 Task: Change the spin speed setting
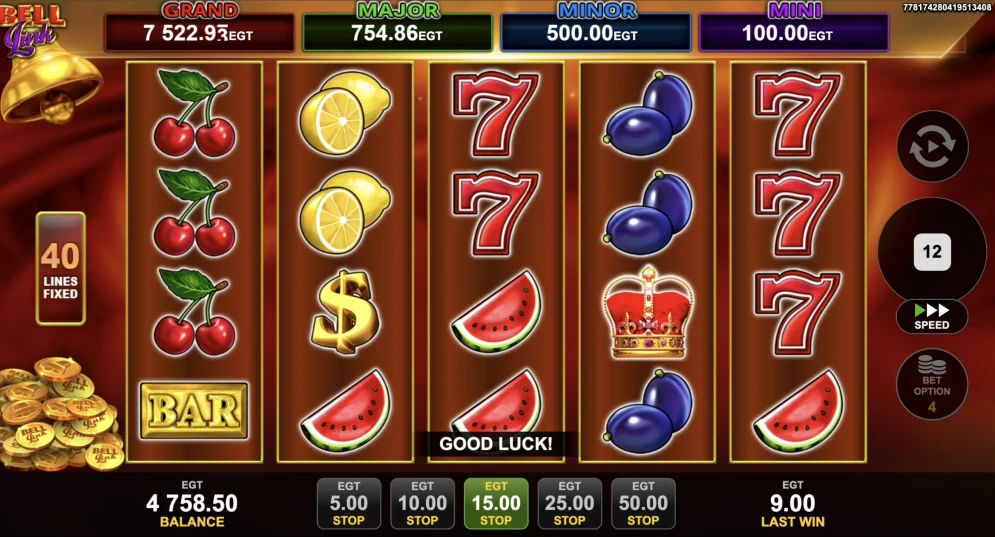click(x=932, y=316)
